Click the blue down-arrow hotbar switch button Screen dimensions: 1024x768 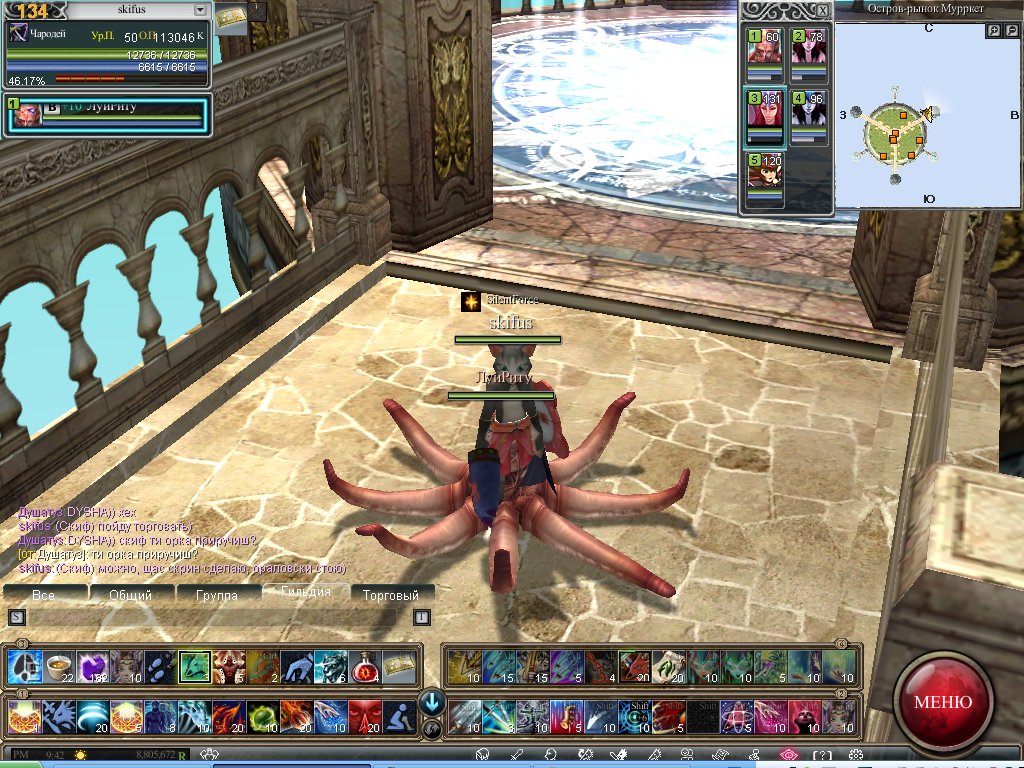[x=432, y=702]
